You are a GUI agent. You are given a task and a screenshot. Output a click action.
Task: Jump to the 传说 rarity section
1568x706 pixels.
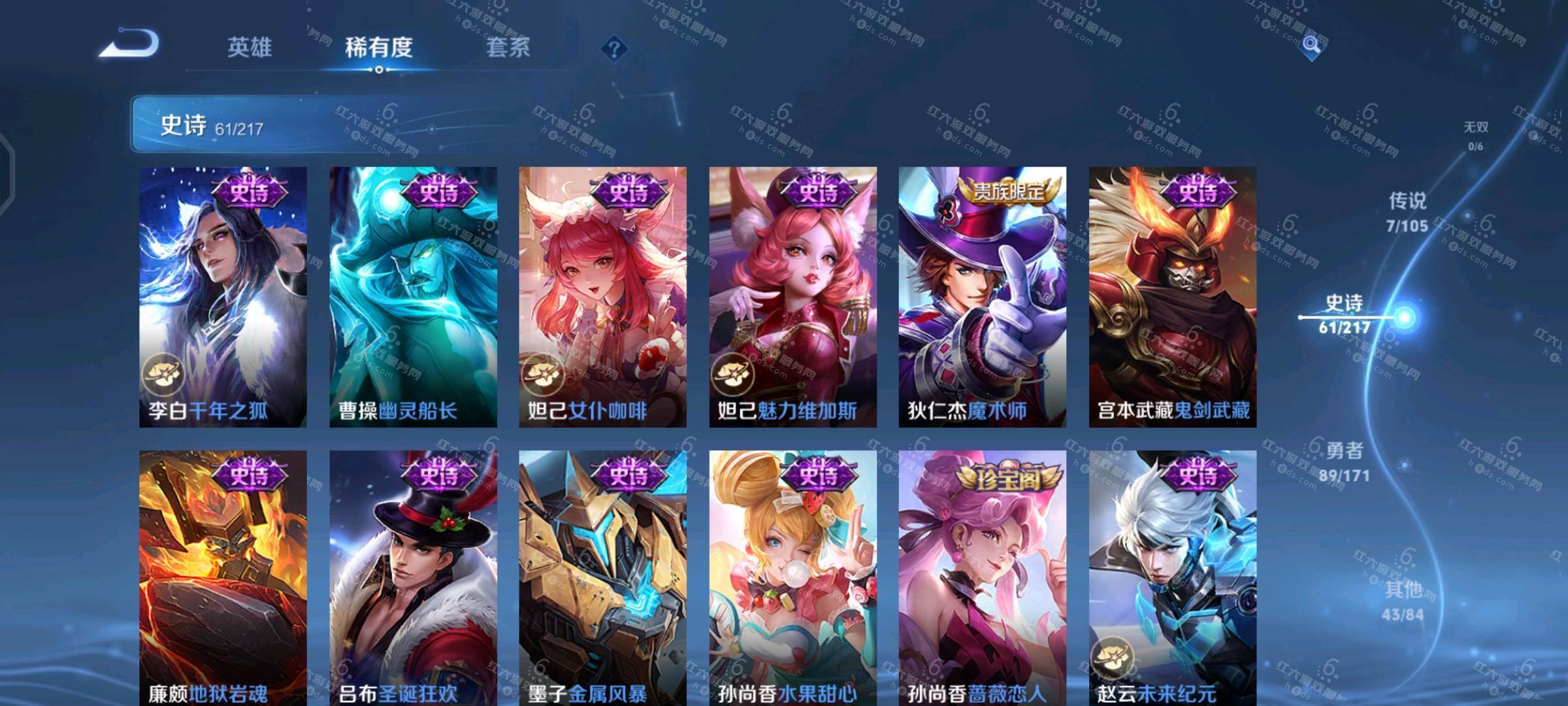tap(1407, 212)
